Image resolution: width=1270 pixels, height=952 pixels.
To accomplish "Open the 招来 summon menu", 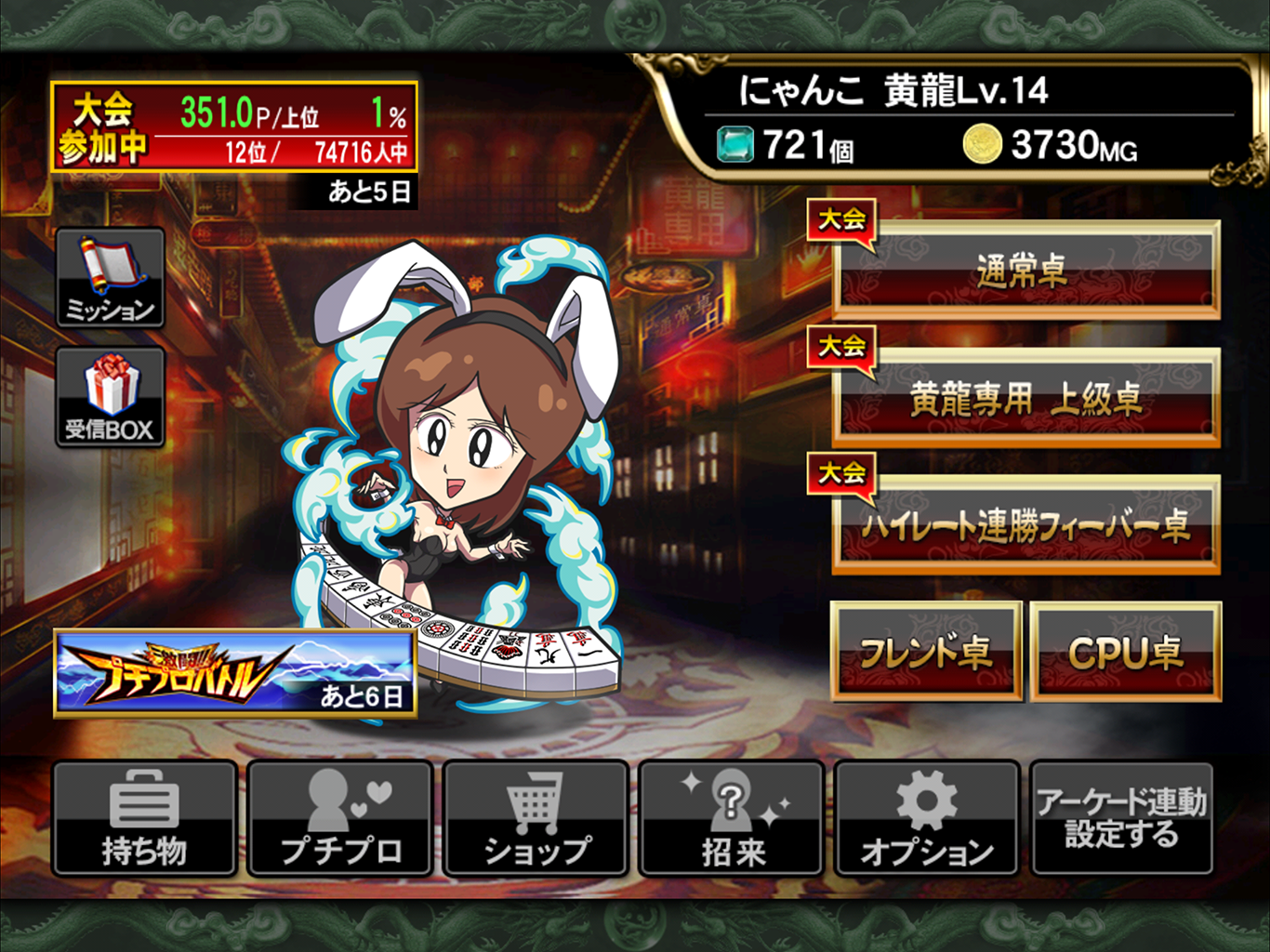I will tap(732, 818).
